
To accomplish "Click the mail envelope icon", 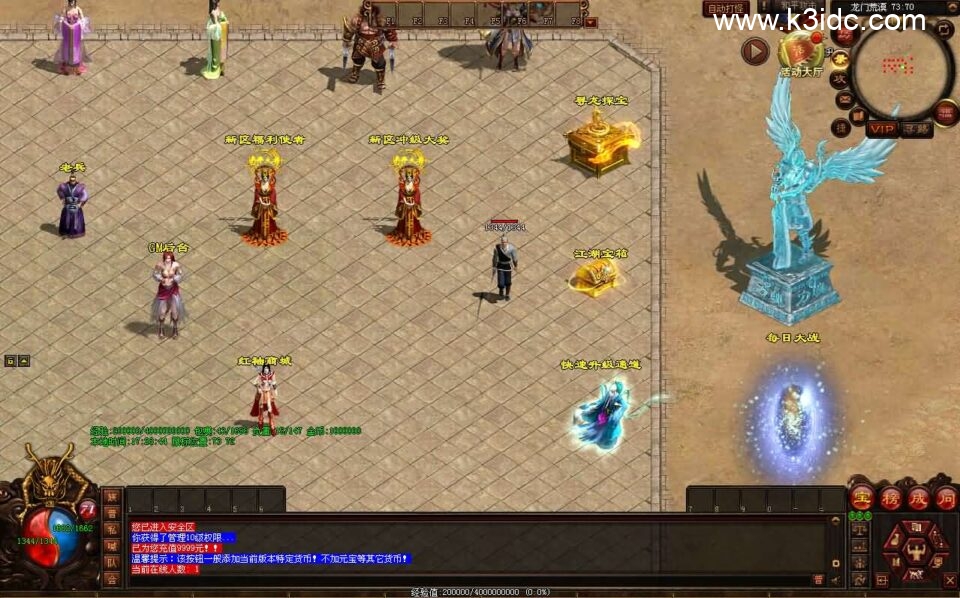I will [843, 99].
